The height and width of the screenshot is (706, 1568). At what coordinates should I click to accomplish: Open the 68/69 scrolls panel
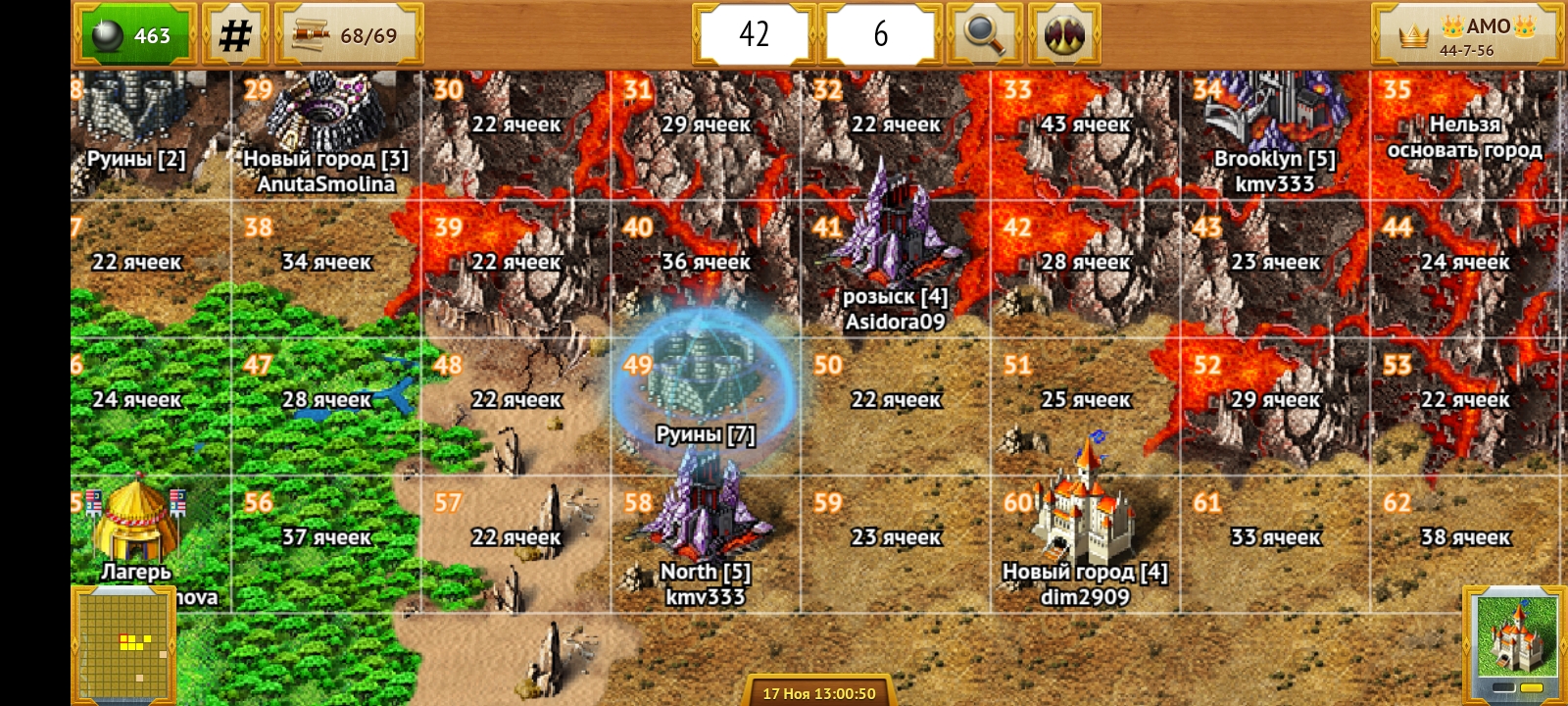349,35
